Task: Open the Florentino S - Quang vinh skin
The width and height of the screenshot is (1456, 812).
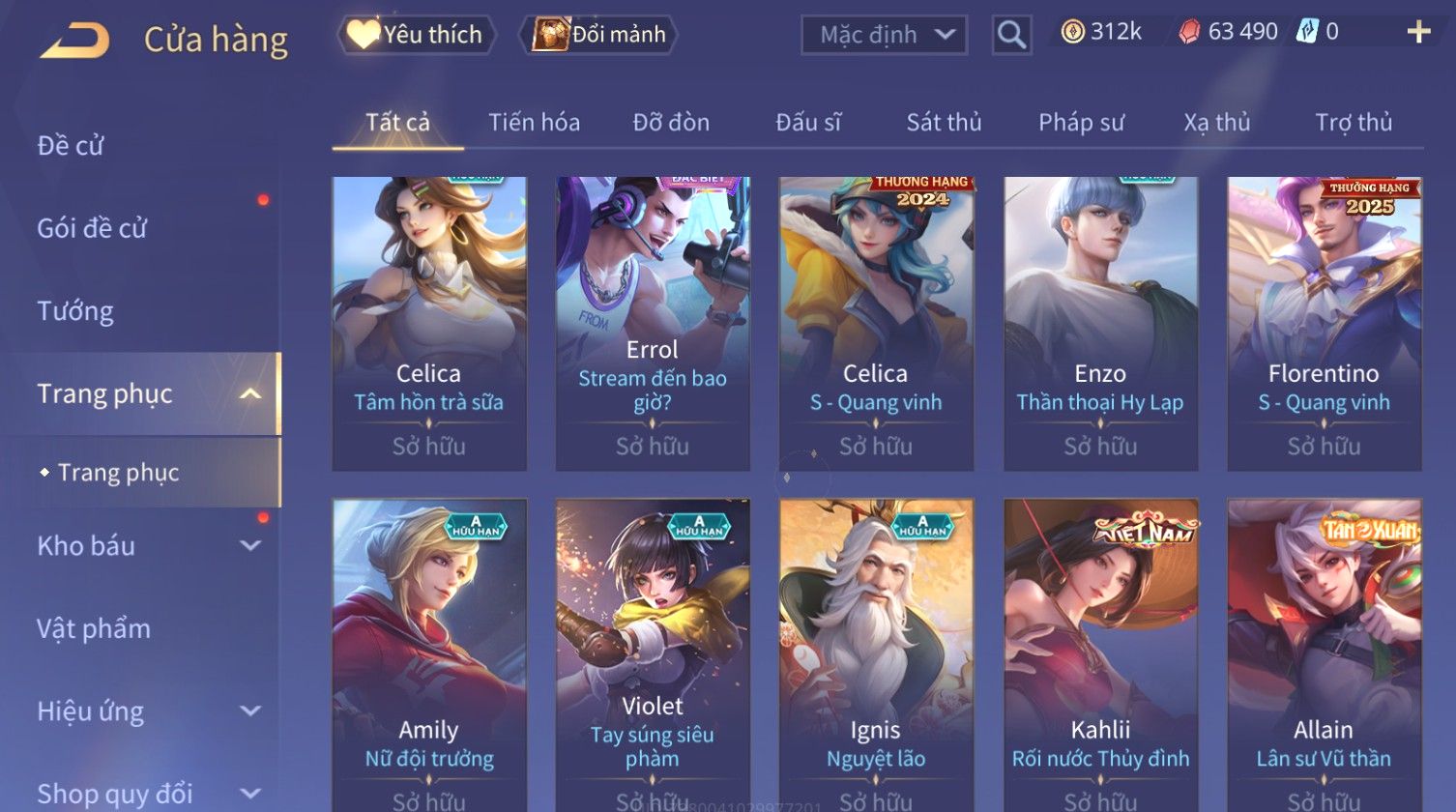Action: [x=1324, y=324]
